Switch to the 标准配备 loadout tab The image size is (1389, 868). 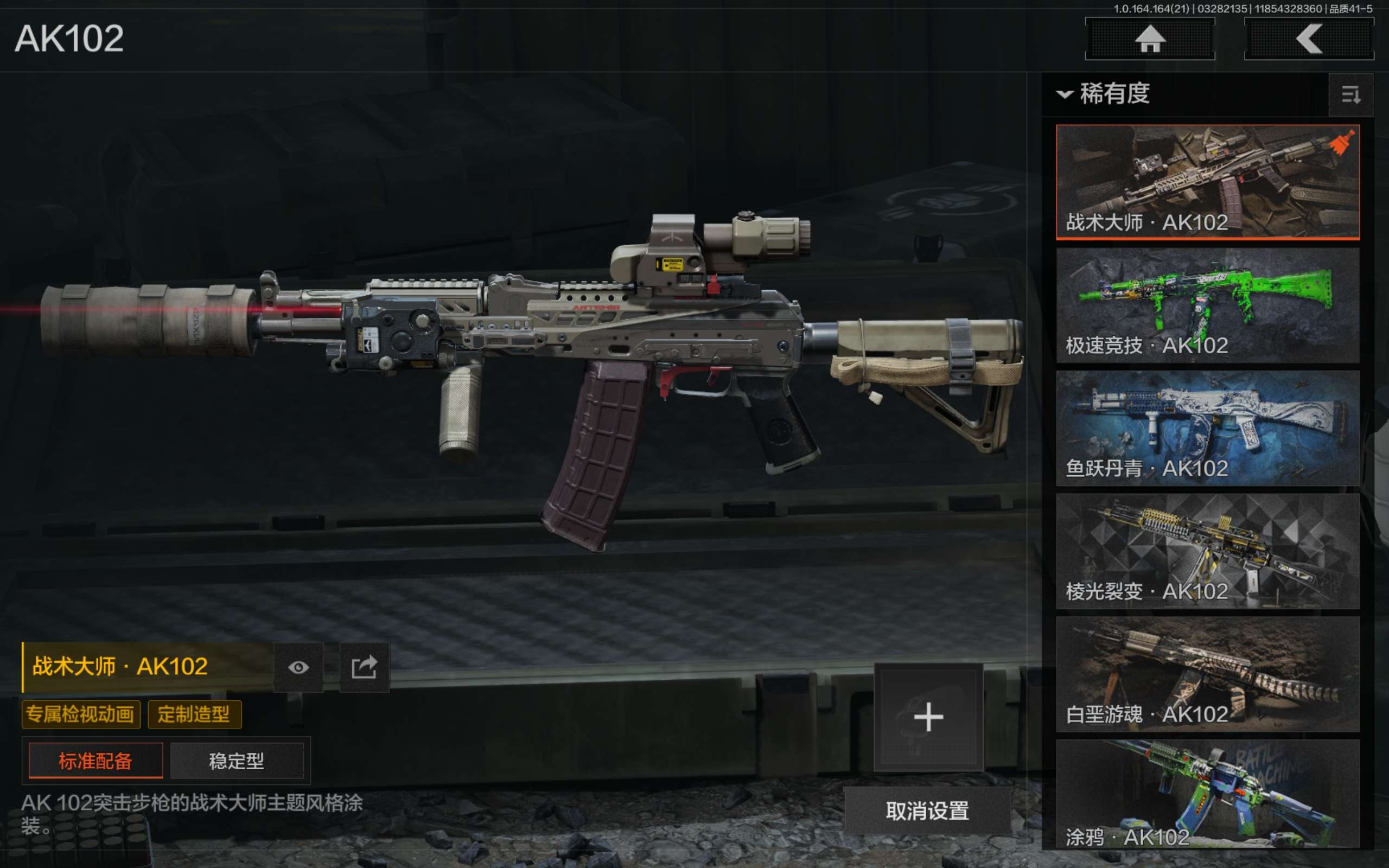[96, 761]
